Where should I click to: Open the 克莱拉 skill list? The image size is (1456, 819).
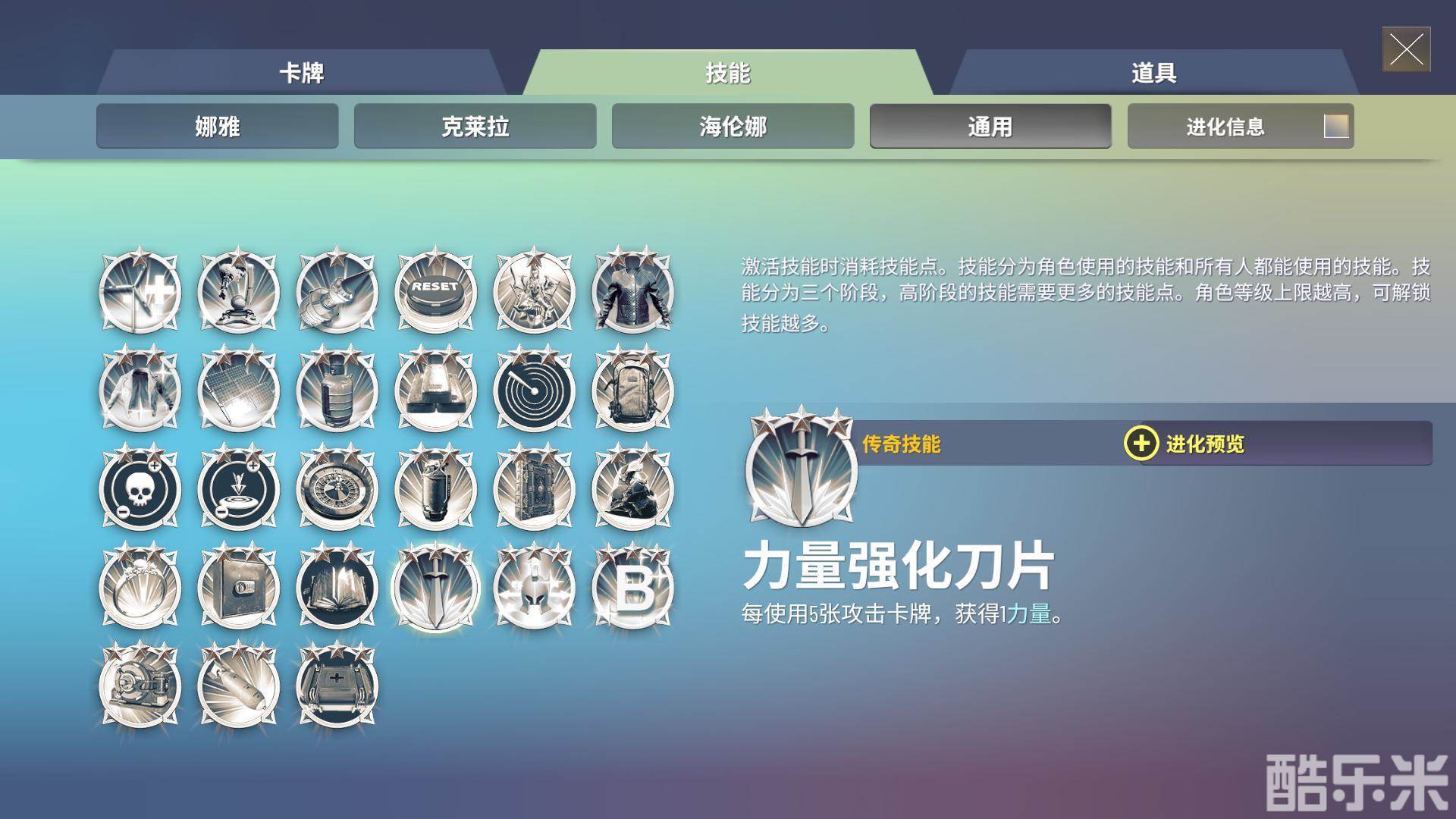pyautogui.click(x=475, y=127)
